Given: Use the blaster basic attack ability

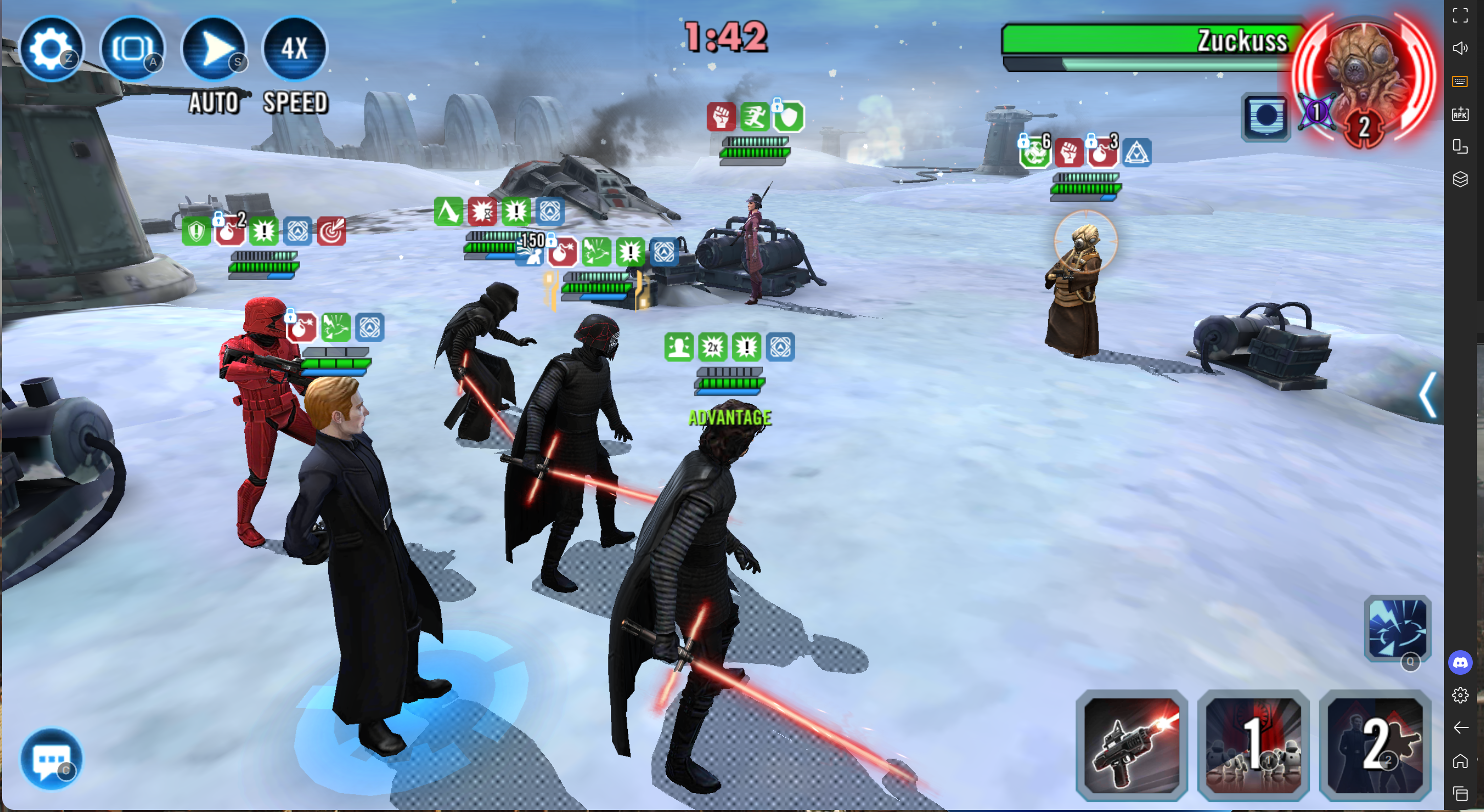Looking at the screenshot, I should point(1132,745).
